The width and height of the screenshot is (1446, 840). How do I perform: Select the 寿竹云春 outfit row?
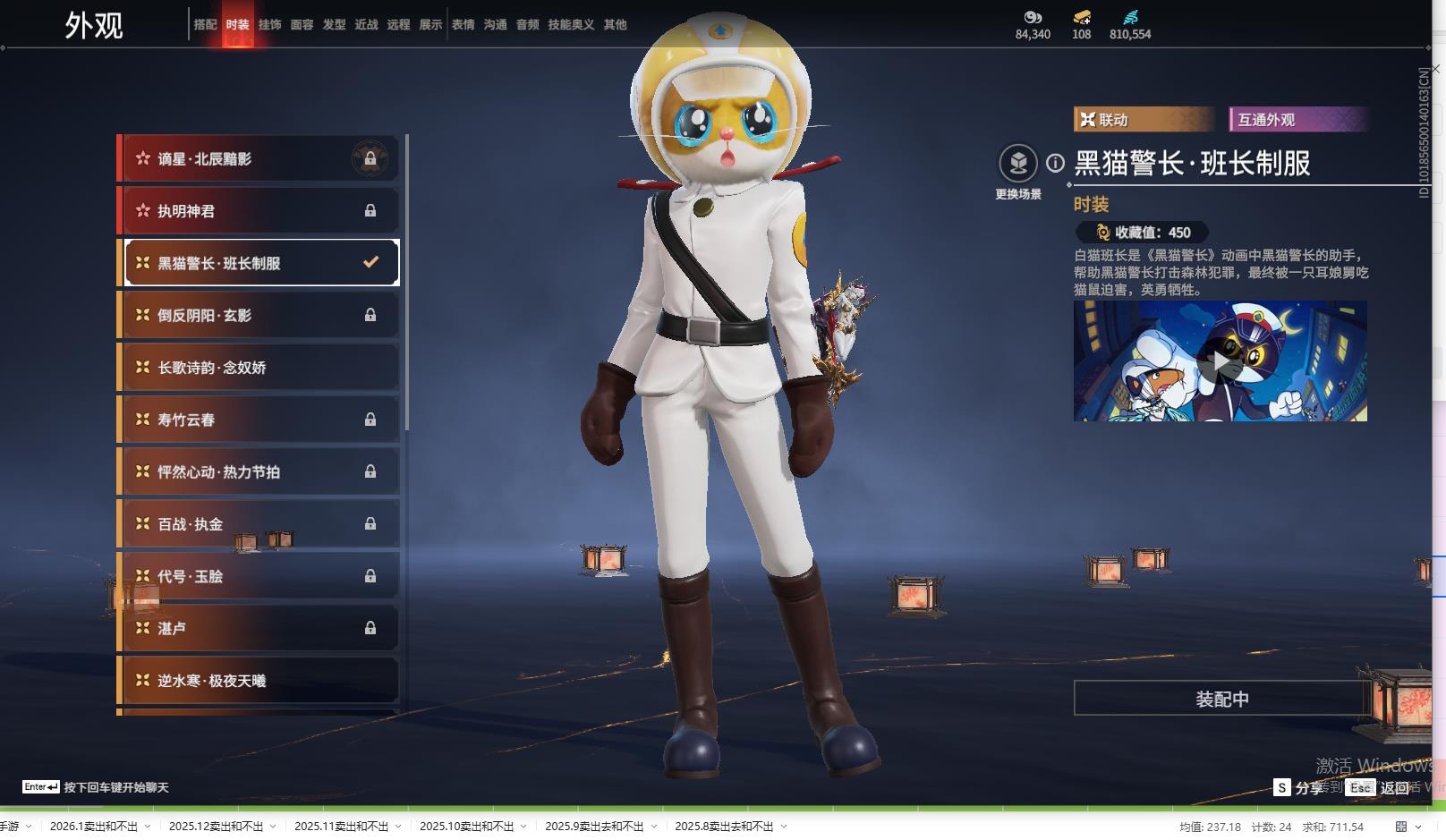coord(259,420)
